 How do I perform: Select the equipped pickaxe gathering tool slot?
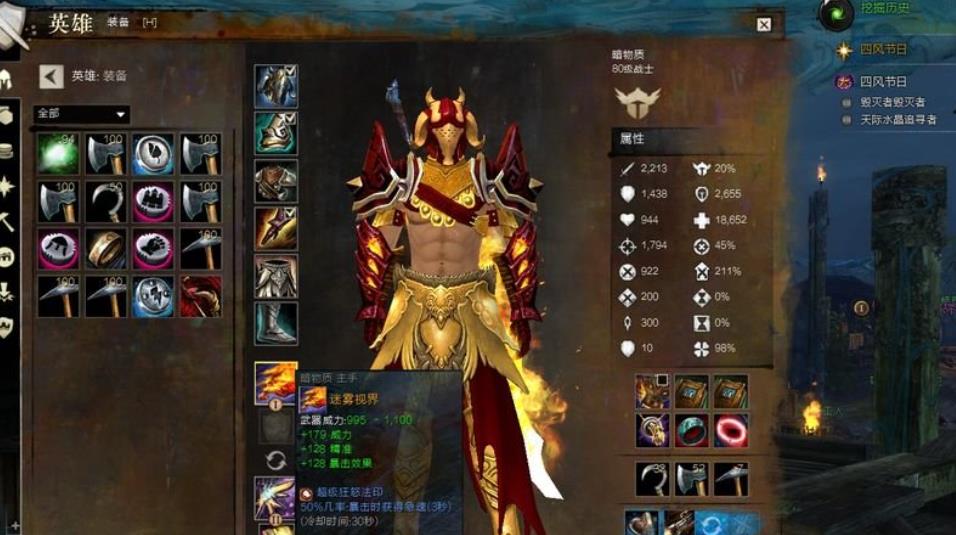[730, 479]
